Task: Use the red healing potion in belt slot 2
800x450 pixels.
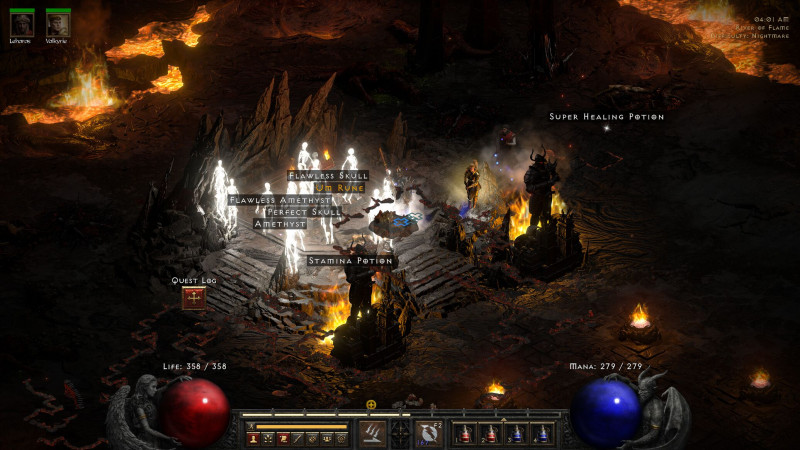Action: pyautogui.click(x=491, y=434)
